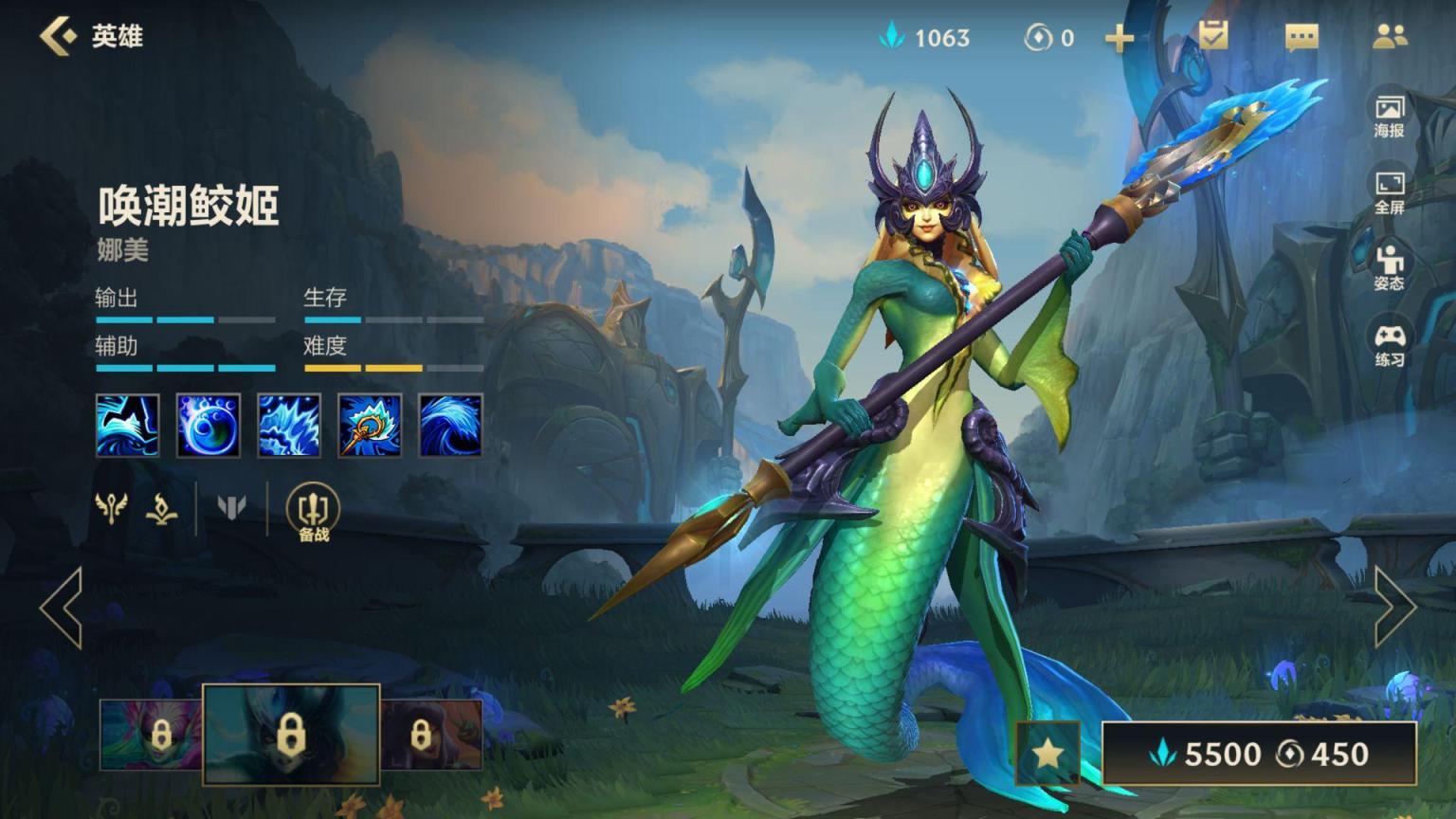Open the missions clipboard icon

1213,36
